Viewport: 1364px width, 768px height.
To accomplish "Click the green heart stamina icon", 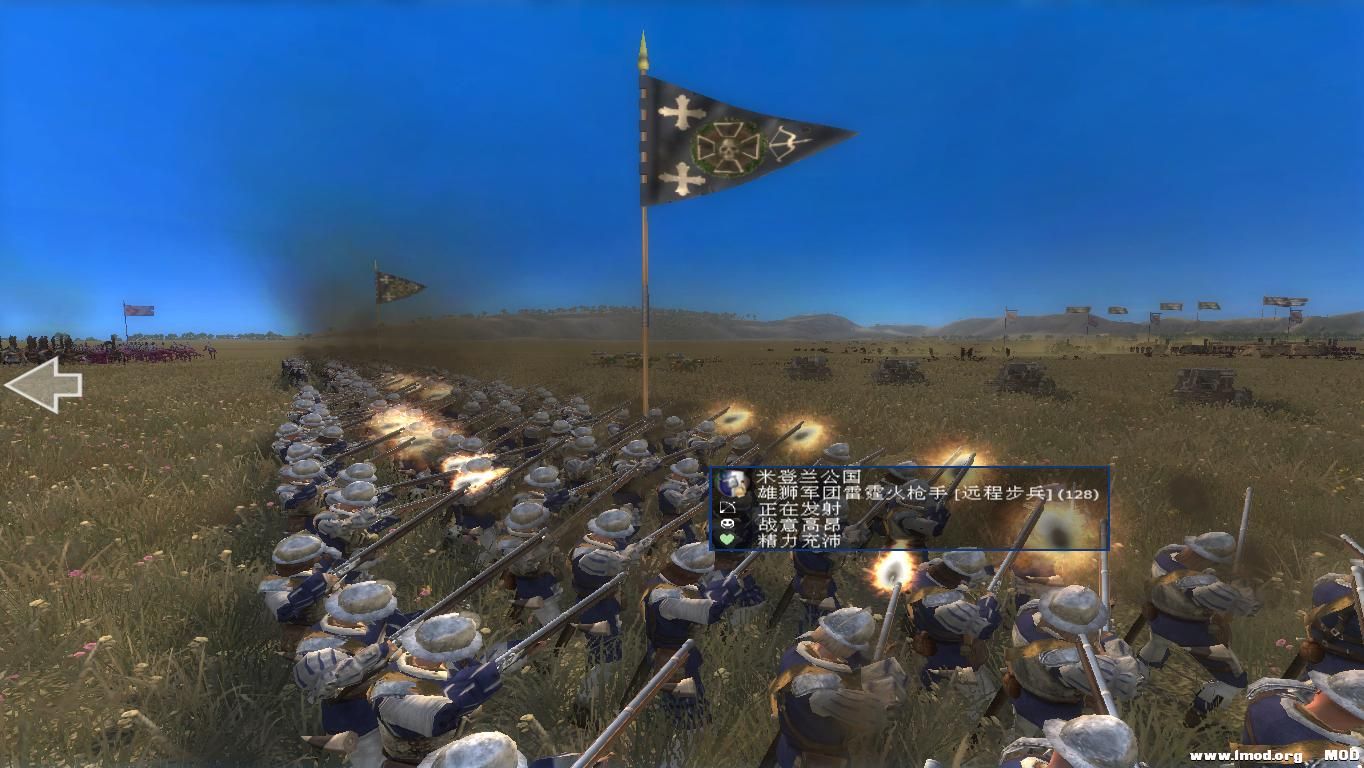I will pyautogui.click(x=727, y=539).
